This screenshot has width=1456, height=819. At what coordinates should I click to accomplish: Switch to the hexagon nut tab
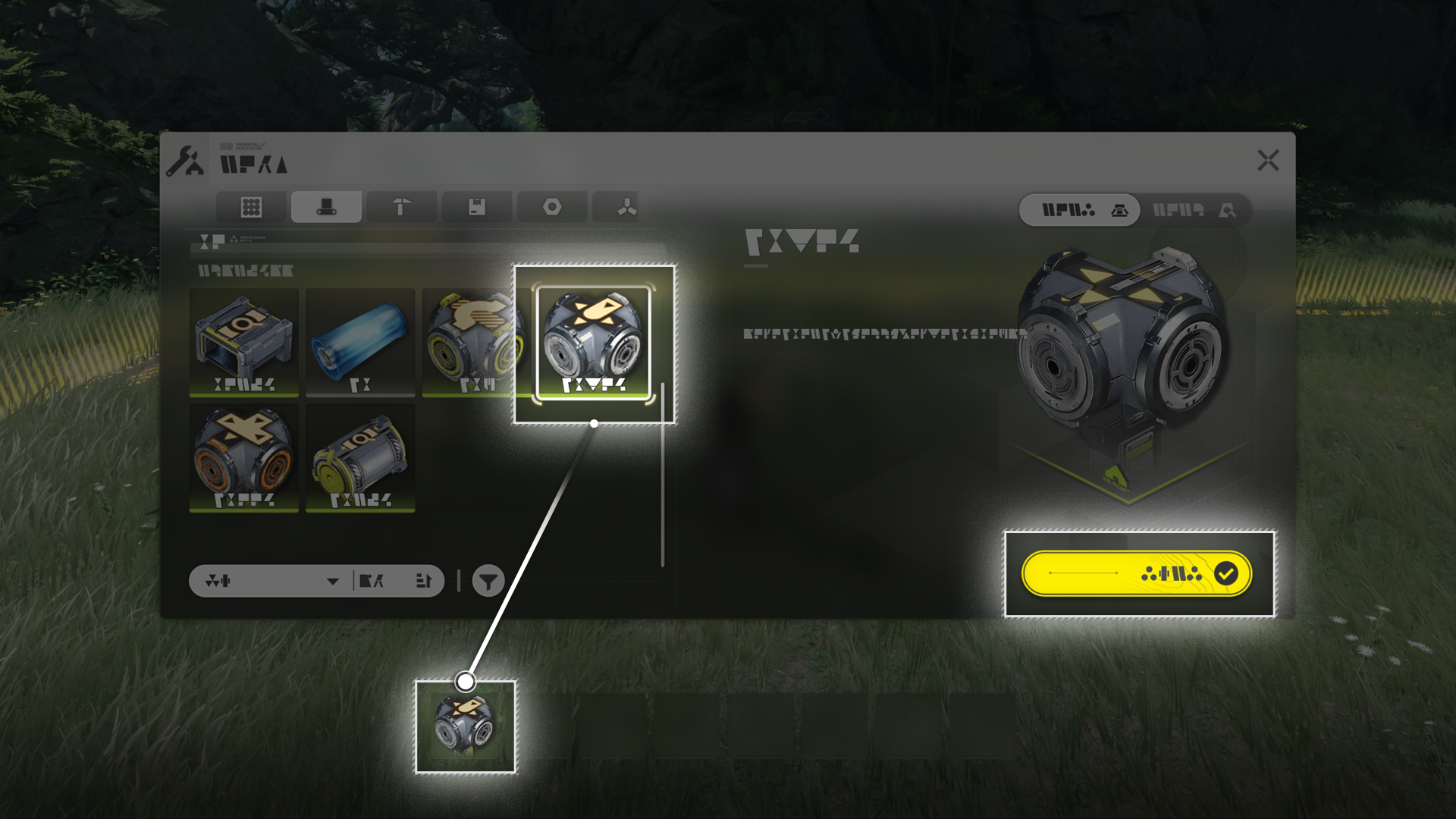pyautogui.click(x=551, y=207)
